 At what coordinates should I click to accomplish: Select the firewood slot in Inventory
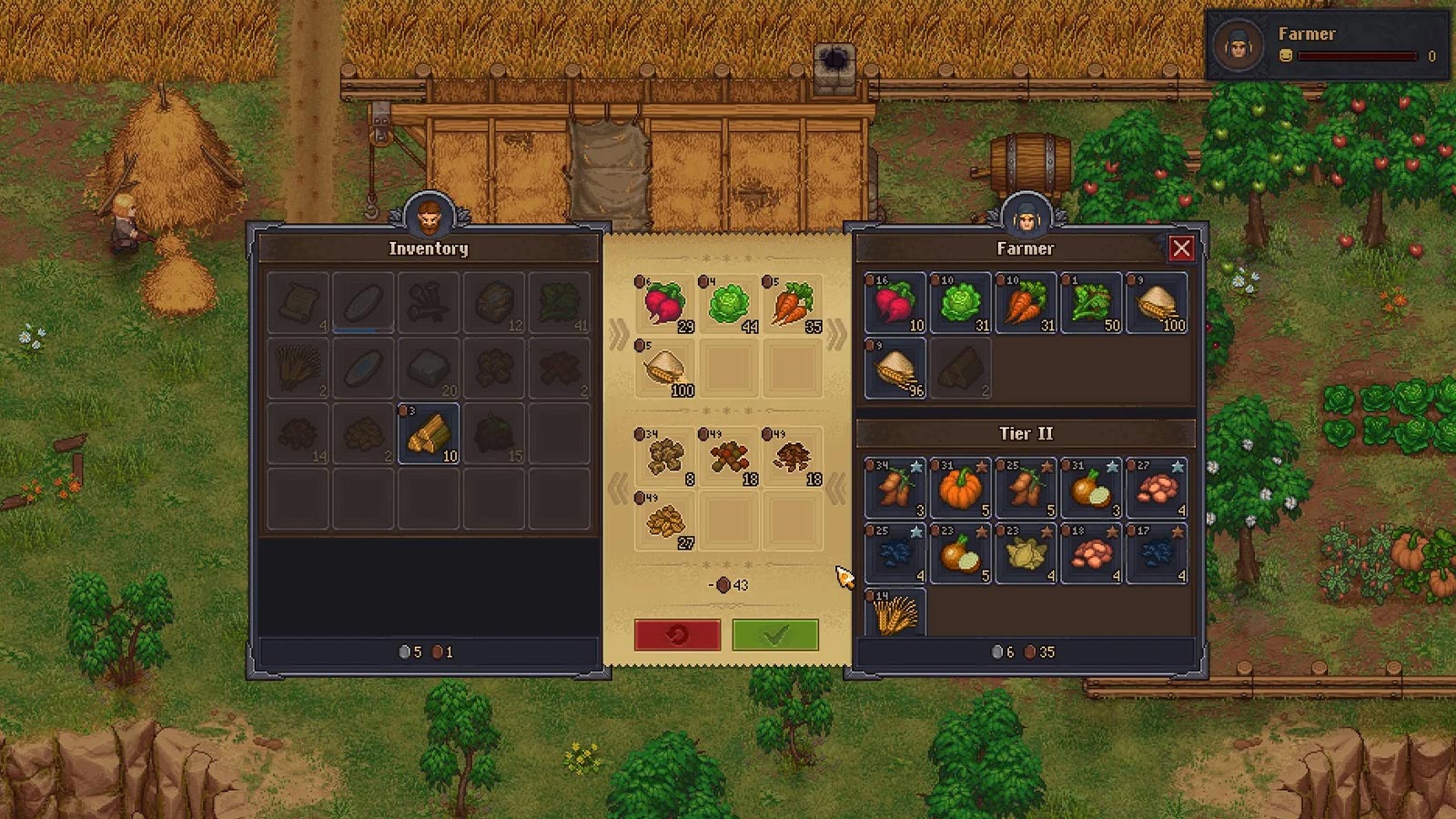pos(429,434)
